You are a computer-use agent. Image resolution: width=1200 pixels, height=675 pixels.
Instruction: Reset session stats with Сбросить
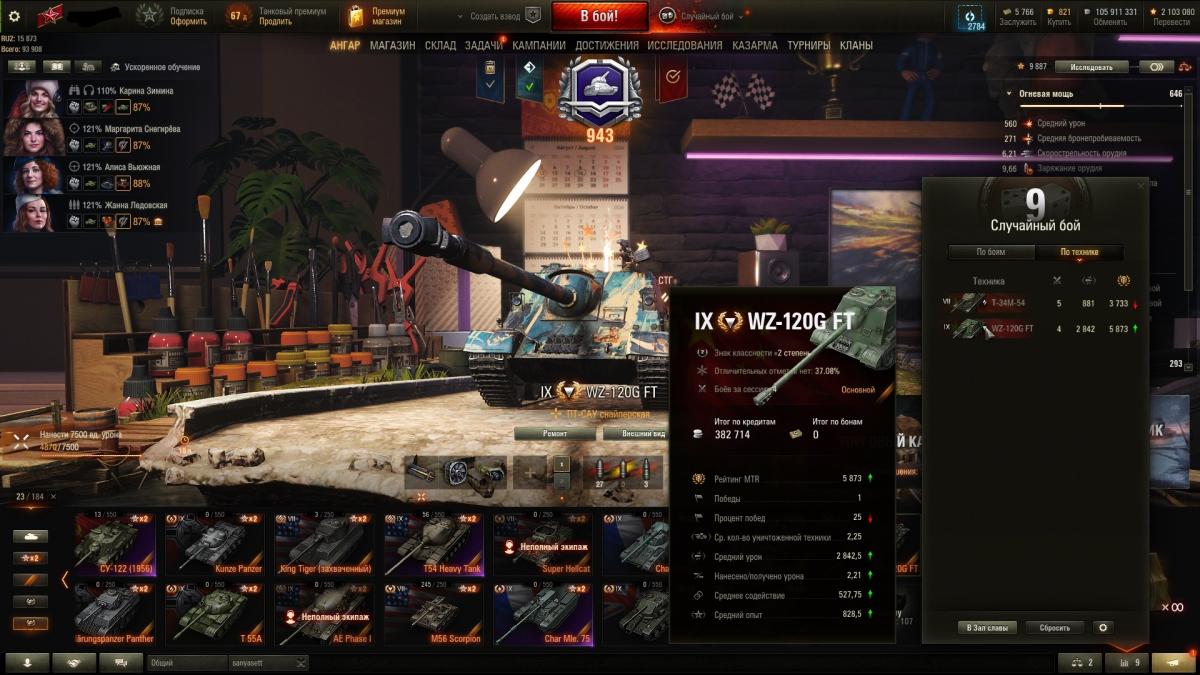tap(1054, 628)
